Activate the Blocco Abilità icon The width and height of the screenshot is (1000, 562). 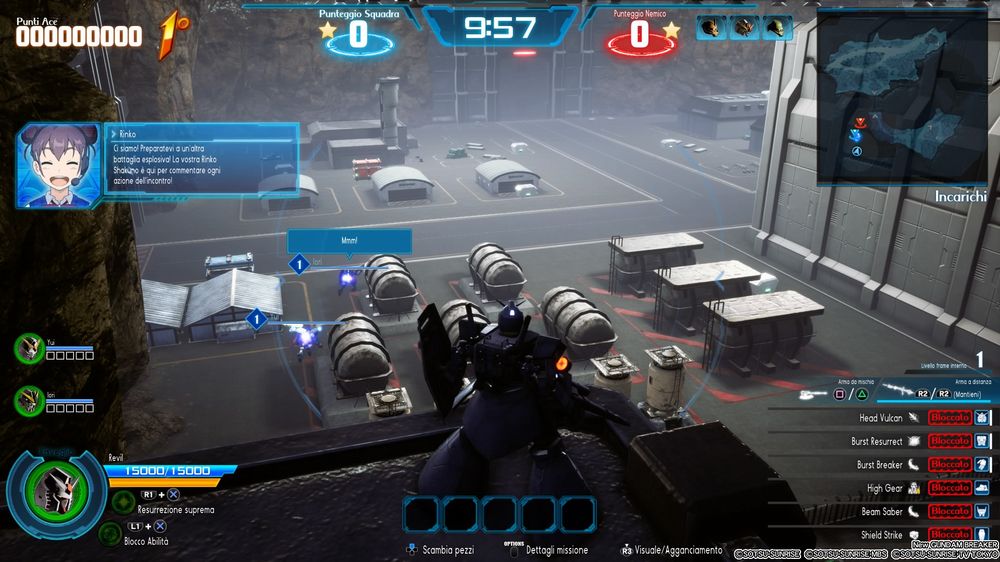(110, 532)
